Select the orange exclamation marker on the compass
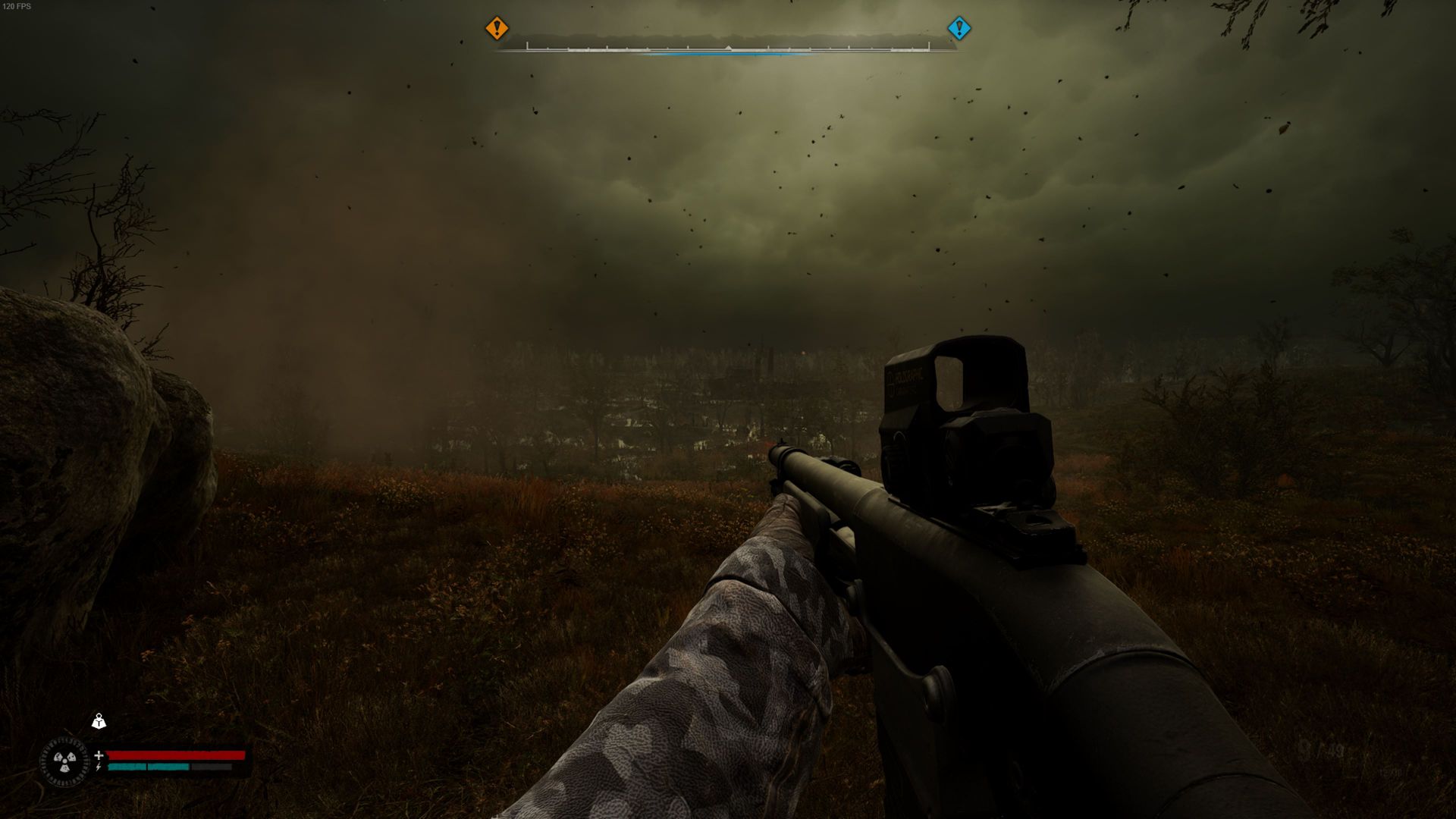This screenshot has height=819, width=1456. (497, 29)
